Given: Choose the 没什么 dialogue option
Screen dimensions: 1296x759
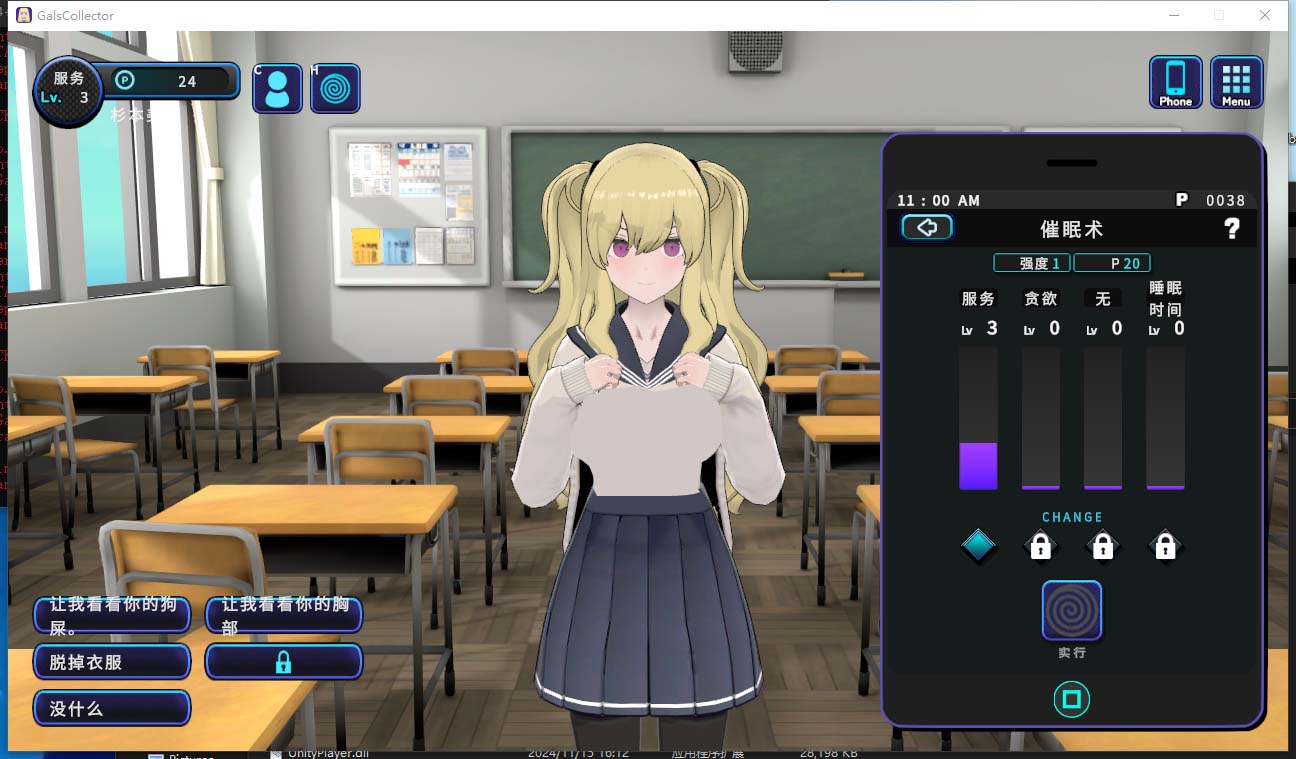Looking at the screenshot, I should (x=111, y=708).
